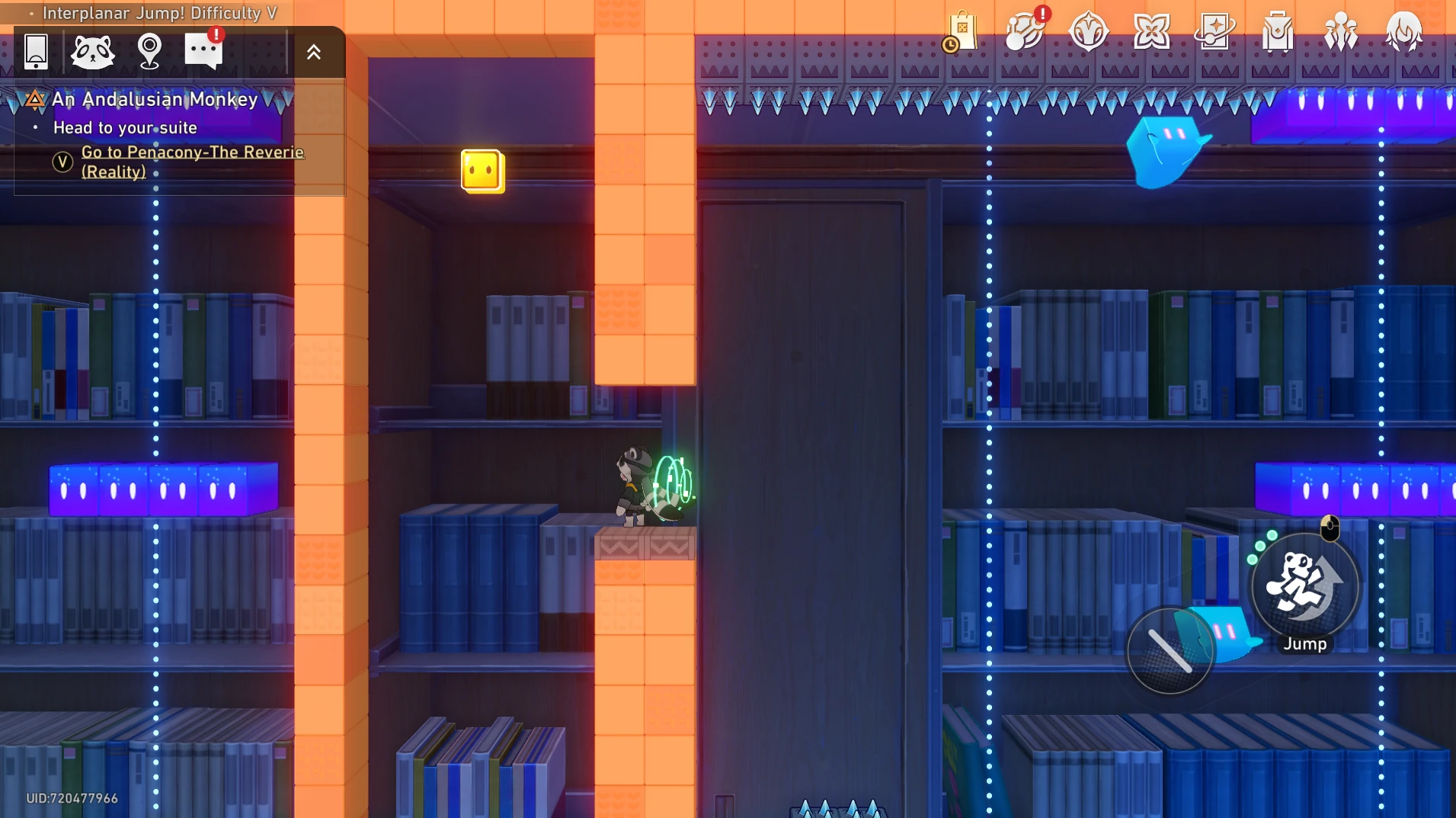The image size is (1456, 818).
Task: Open the character head profile icon
Action: (1403, 33)
